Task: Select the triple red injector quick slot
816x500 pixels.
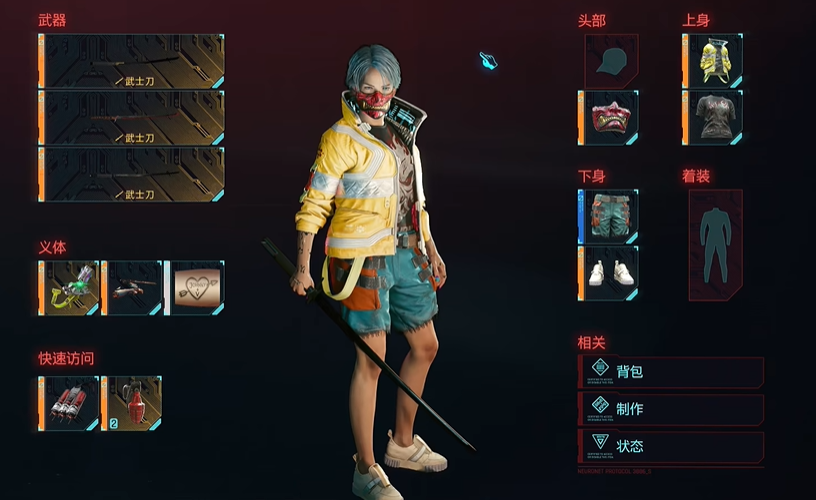Action: tap(70, 404)
